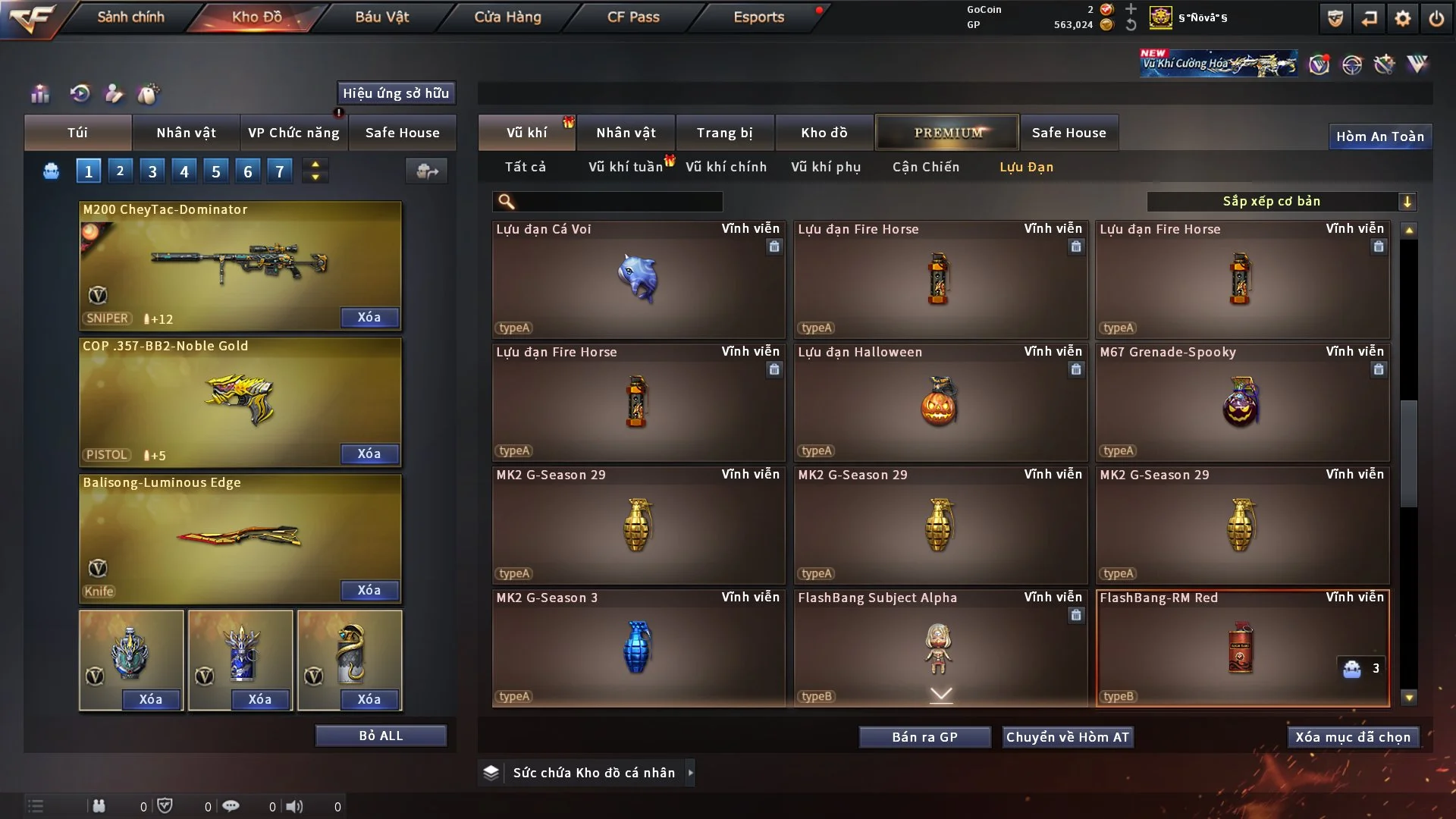Switch to Nhân vật bag tab
Viewport: 1456px width, 819px height.
186,133
